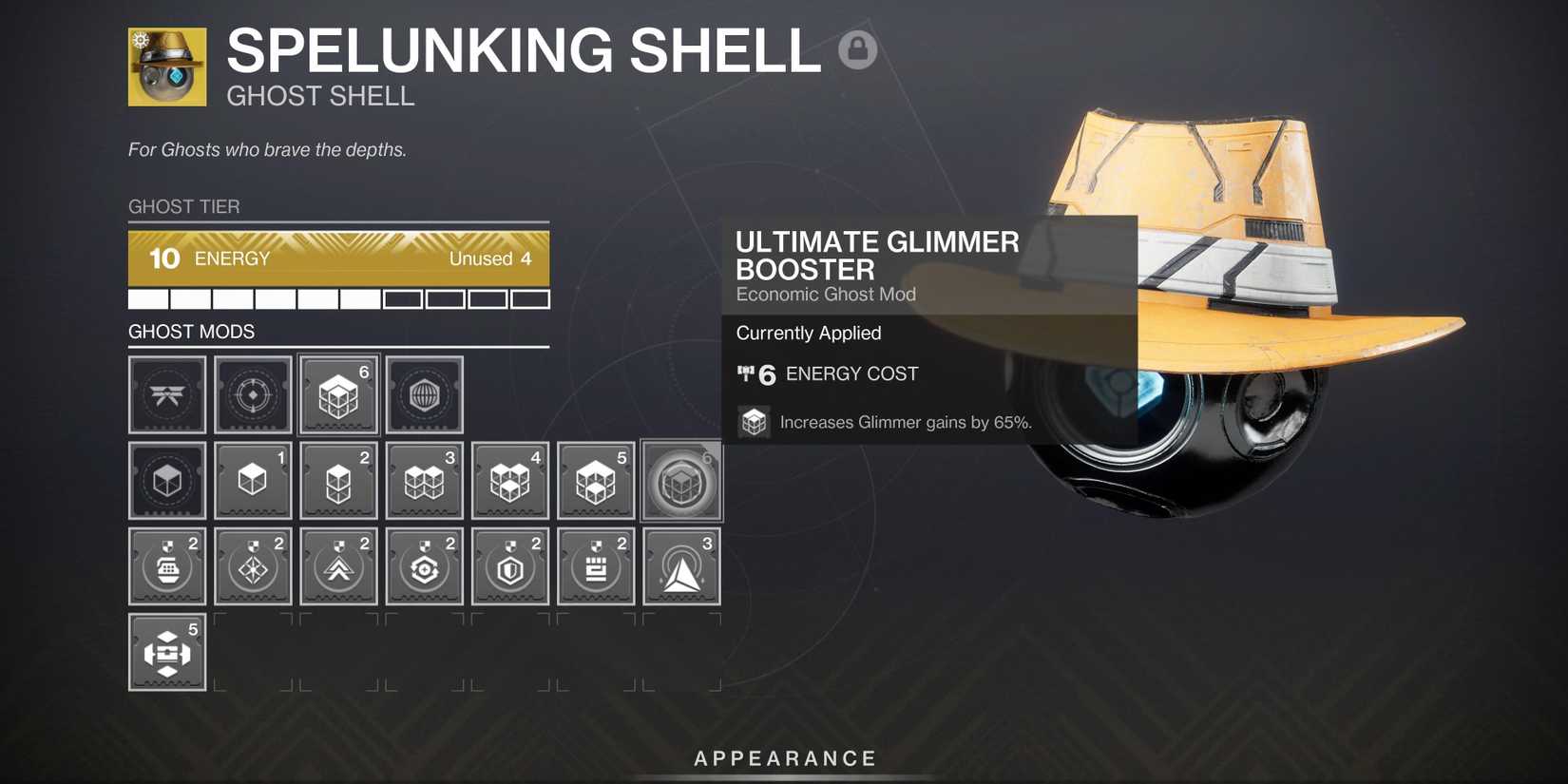Toggle the glowing tier 6 glimmer mod slot

[680, 480]
